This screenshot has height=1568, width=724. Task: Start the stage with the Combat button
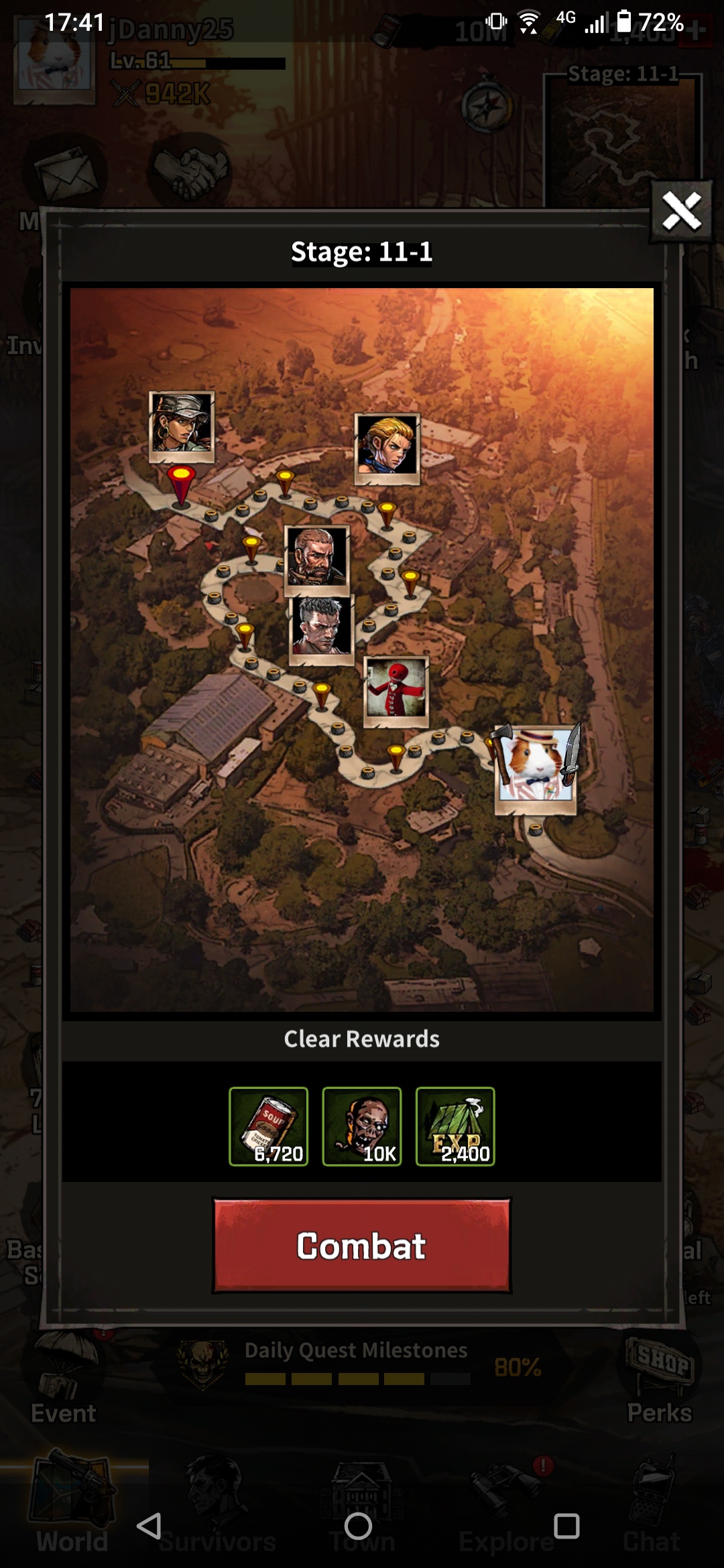click(x=362, y=1246)
